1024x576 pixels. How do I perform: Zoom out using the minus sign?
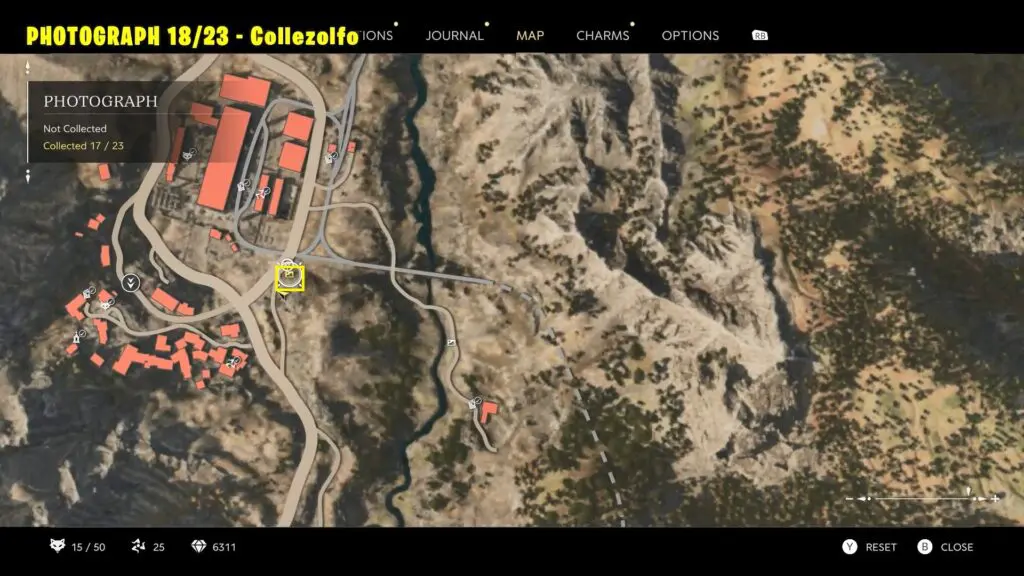(850, 498)
